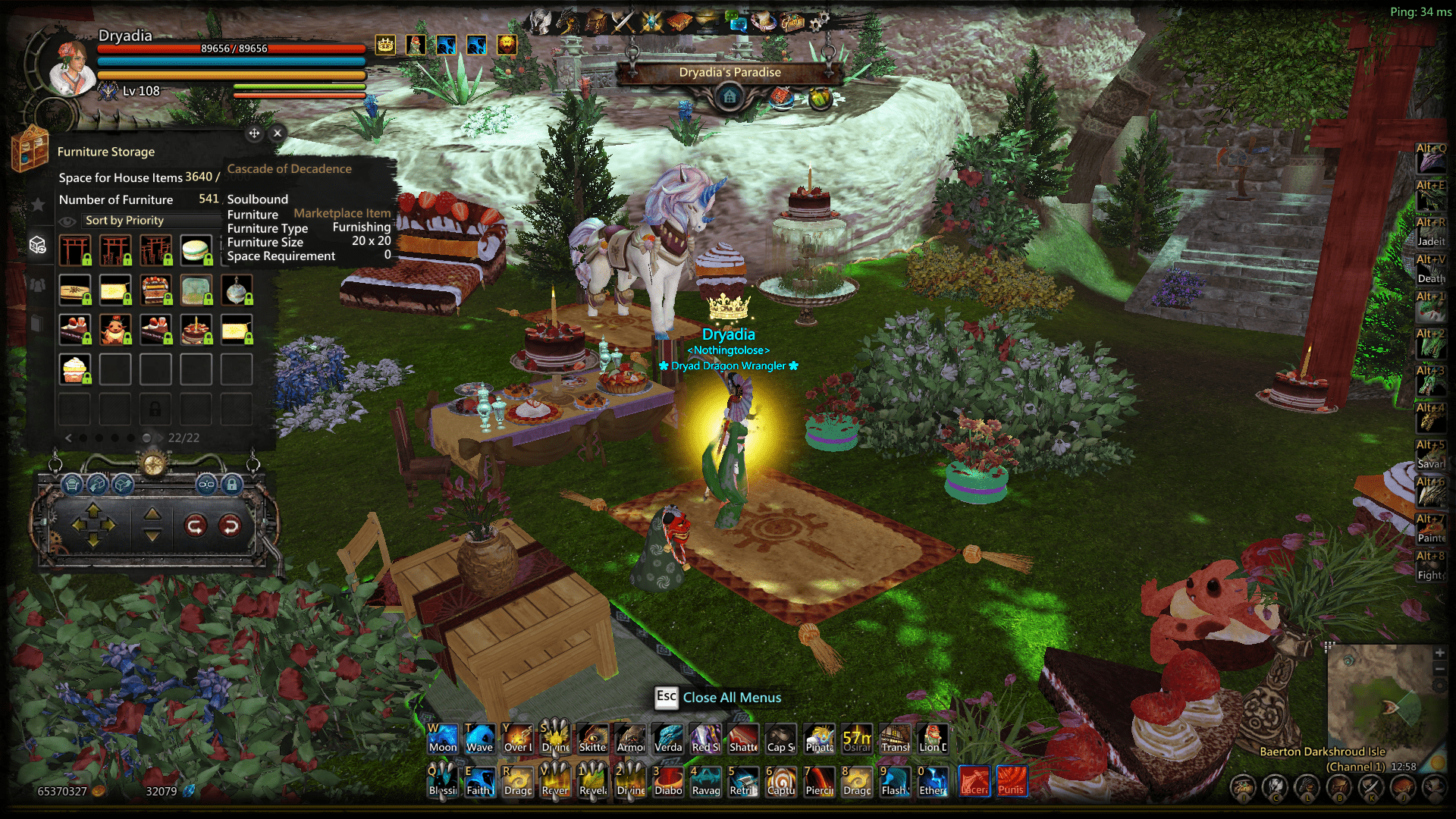
Task: Open the favorites star tab
Action: pyautogui.click(x=37, y=204)
